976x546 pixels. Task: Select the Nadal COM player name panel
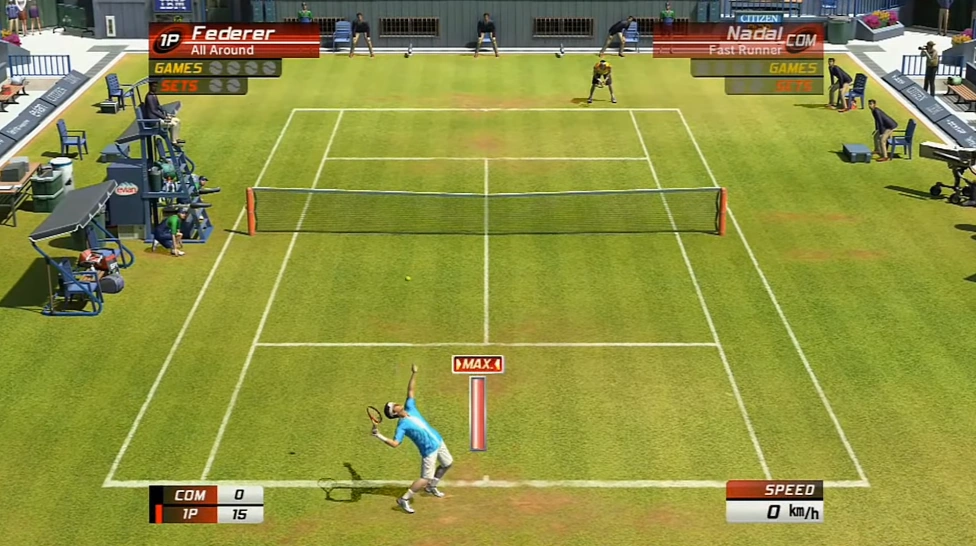tap(738, 40)
